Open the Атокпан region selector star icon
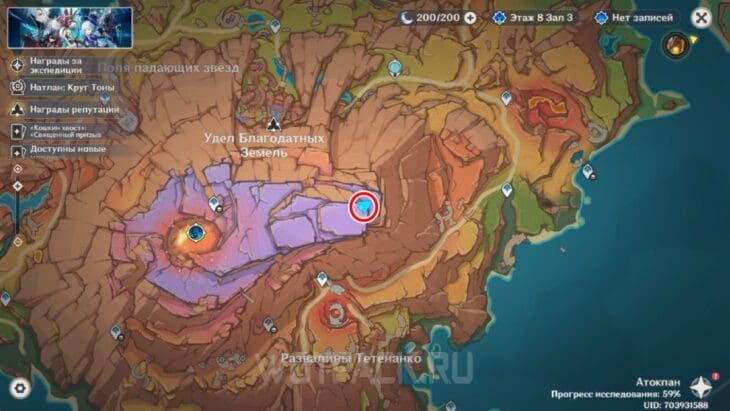The height and width of the screenshot is (411, 730). [702, 387]
